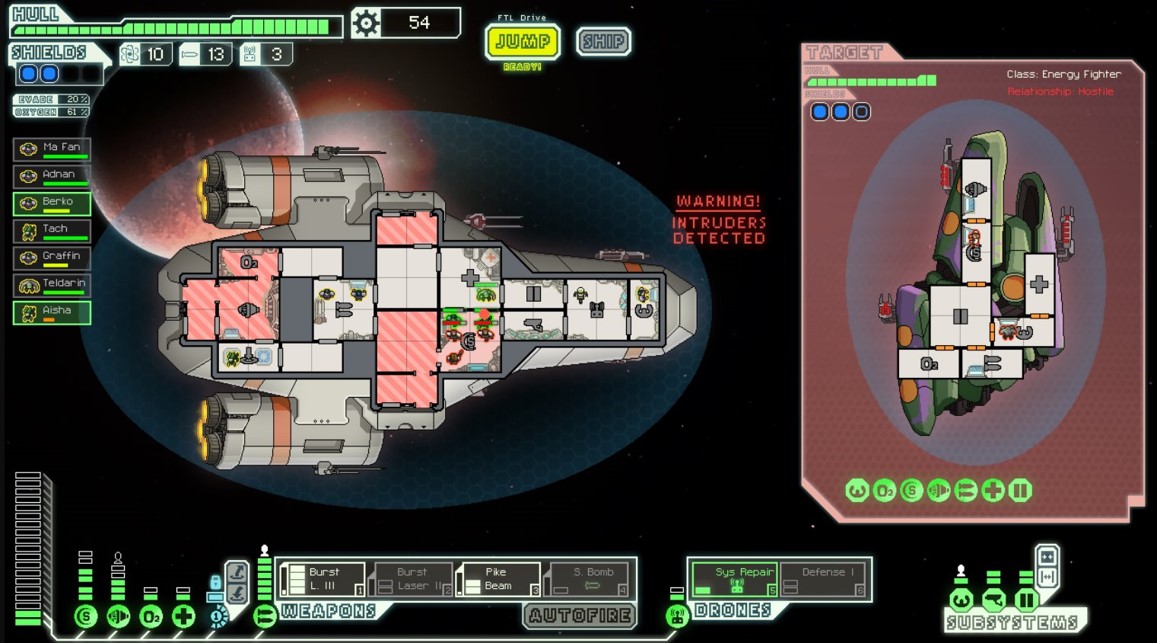This screenshot has height=643, width=1157.
Task: Select crew member Ma Fan
Action: click(x=52, y=149)
